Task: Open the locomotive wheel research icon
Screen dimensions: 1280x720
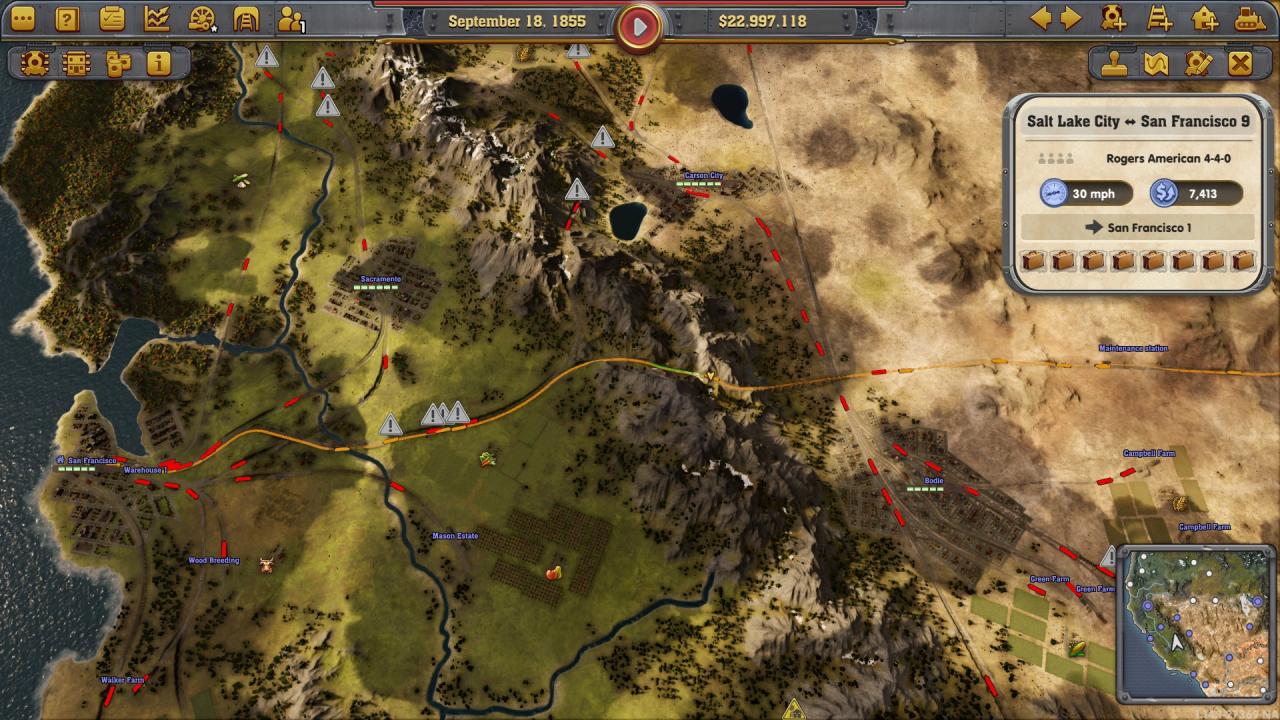Action: (x=202, y=19)
